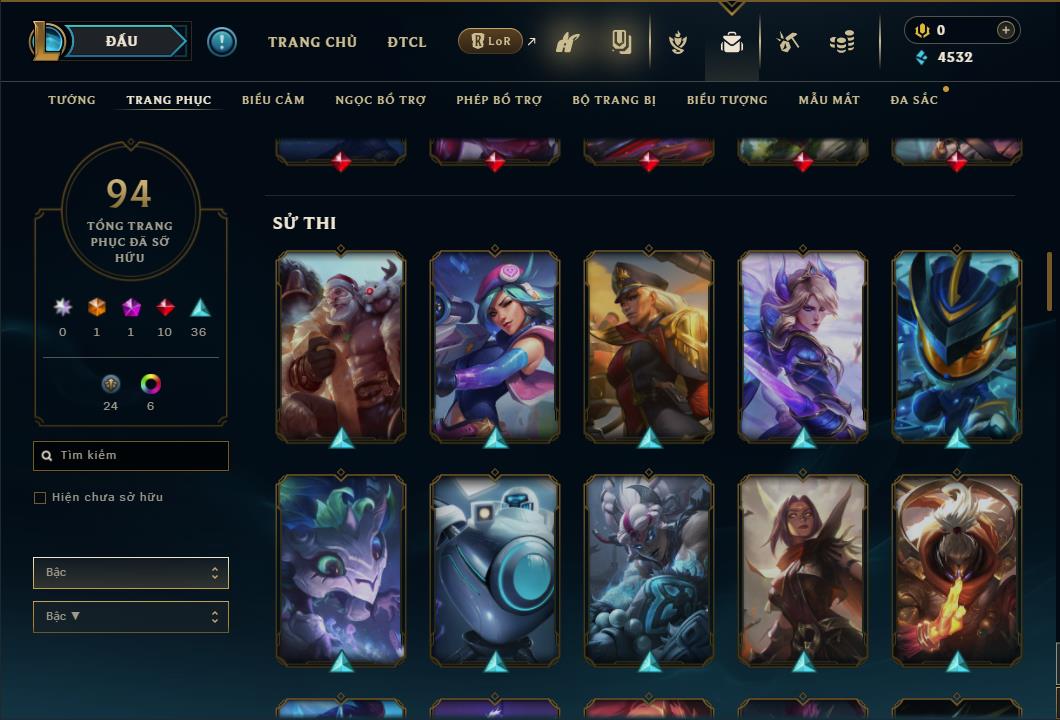Open the TRANG CHỦ home page
Viewport: 1060px width, 720px height.
[312, 42]
